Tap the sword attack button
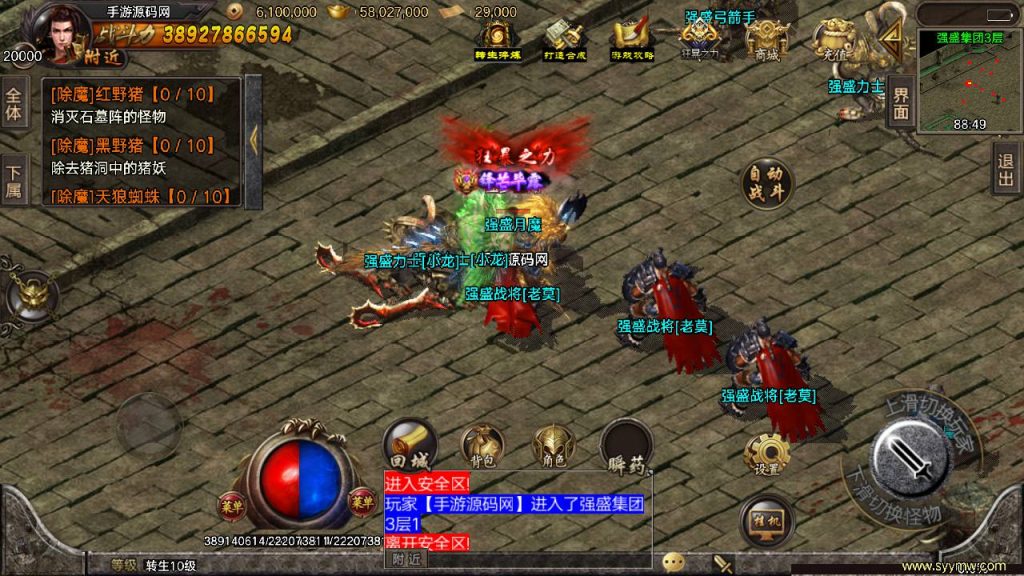 tap(908, 457)
